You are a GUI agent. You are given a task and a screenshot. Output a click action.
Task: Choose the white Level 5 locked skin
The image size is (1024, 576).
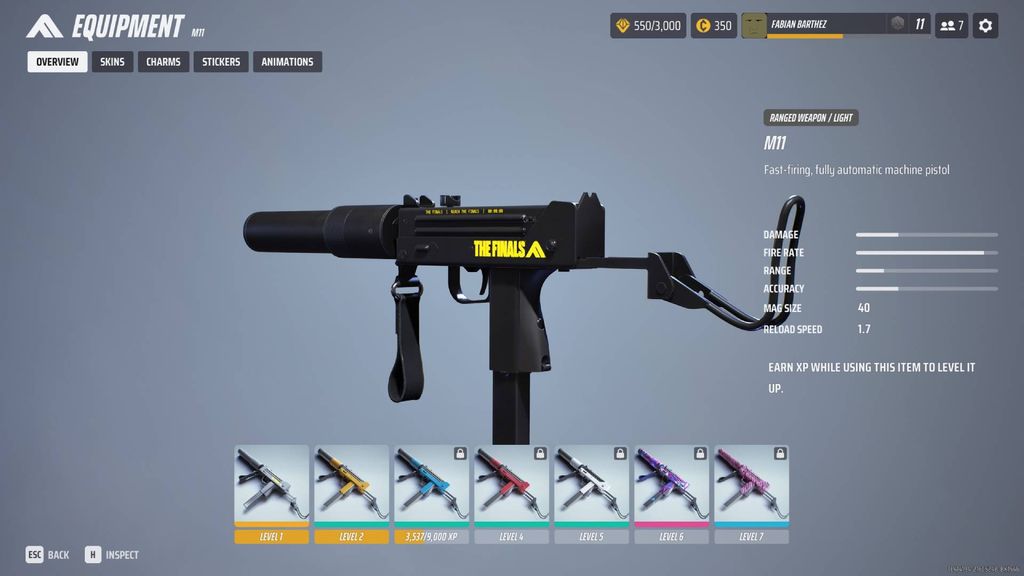coord(592,485)
